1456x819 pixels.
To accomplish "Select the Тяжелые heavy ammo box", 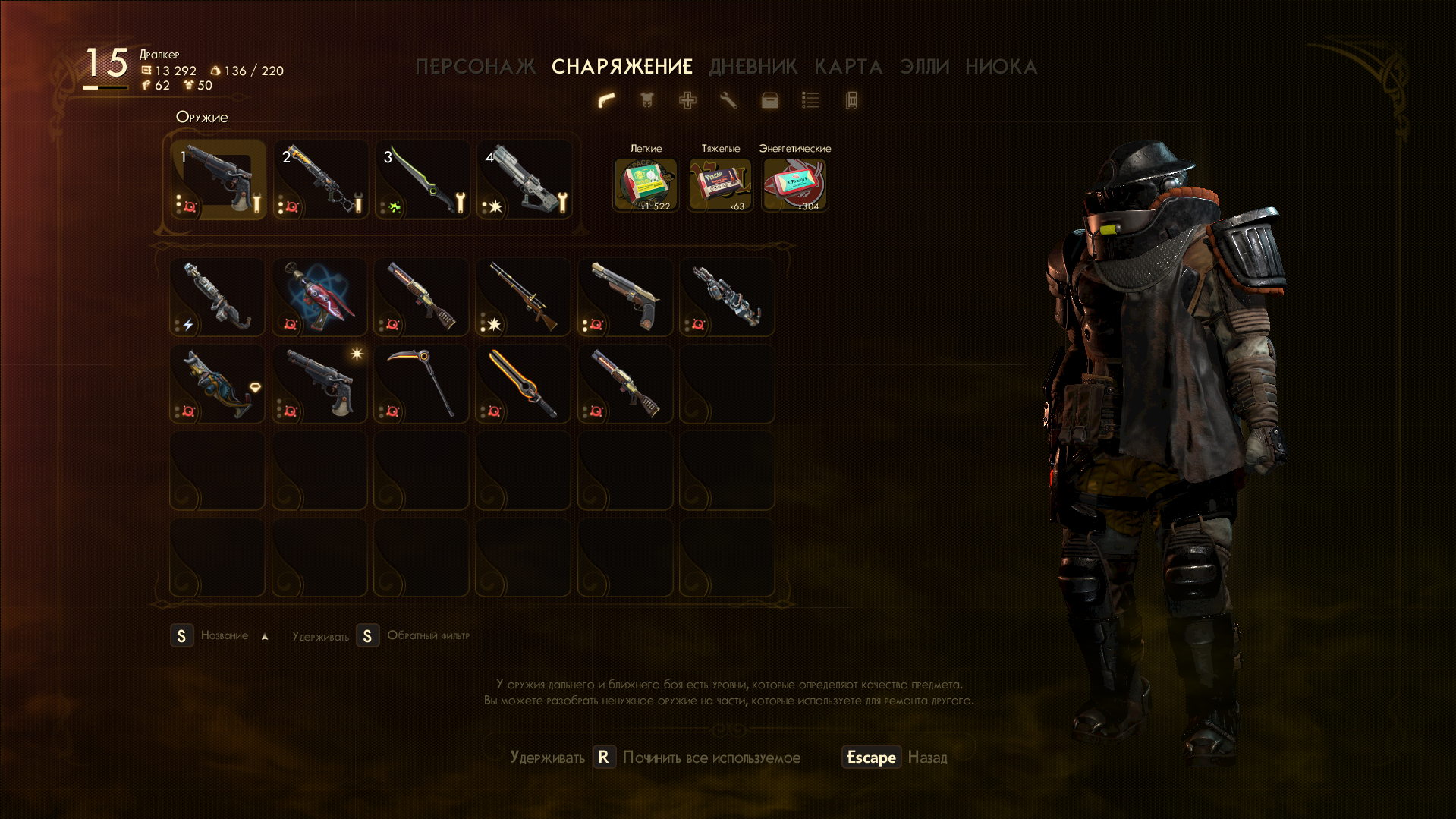I will tap(720, 184).
